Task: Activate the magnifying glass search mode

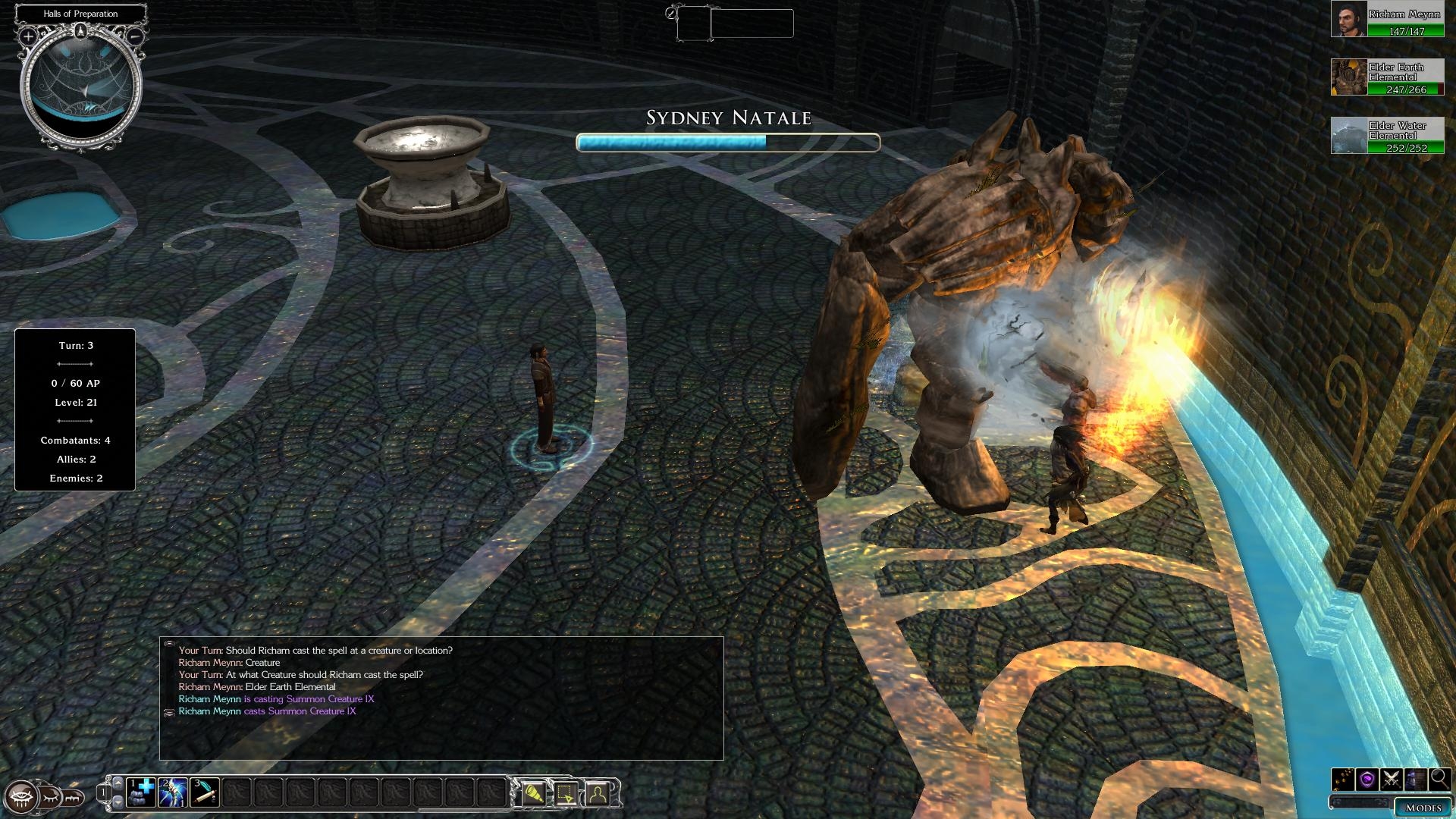Action: pyautogui.click(x=1439, y=779)
